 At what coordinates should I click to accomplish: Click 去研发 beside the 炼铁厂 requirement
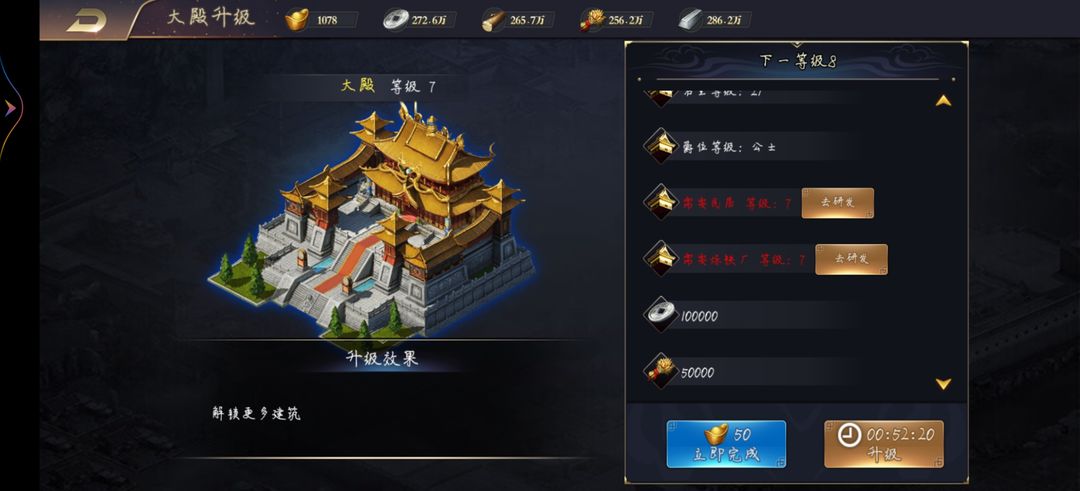point(851,259)
